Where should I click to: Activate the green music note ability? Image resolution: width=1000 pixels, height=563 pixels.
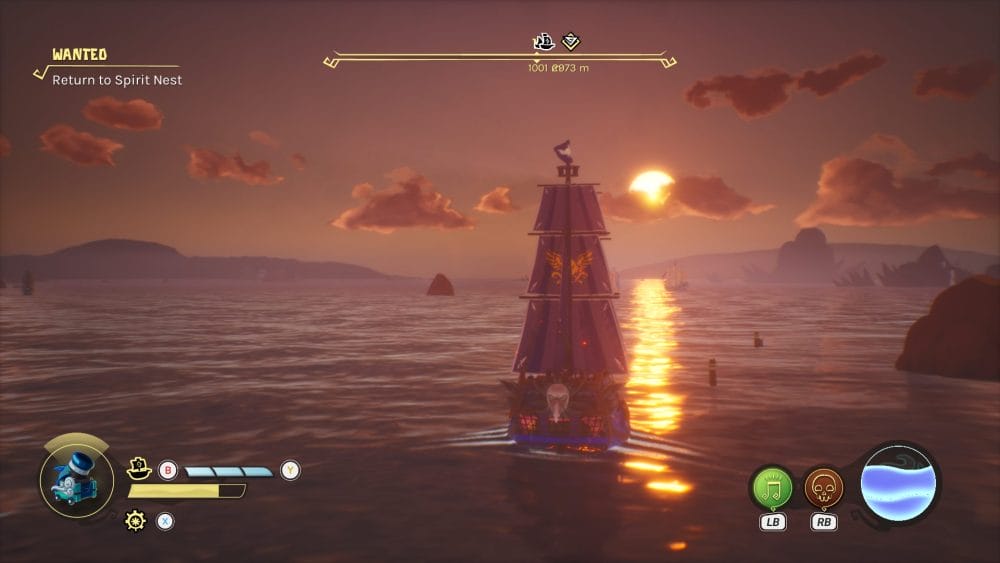pyautogui.click(x=772, y=488)
